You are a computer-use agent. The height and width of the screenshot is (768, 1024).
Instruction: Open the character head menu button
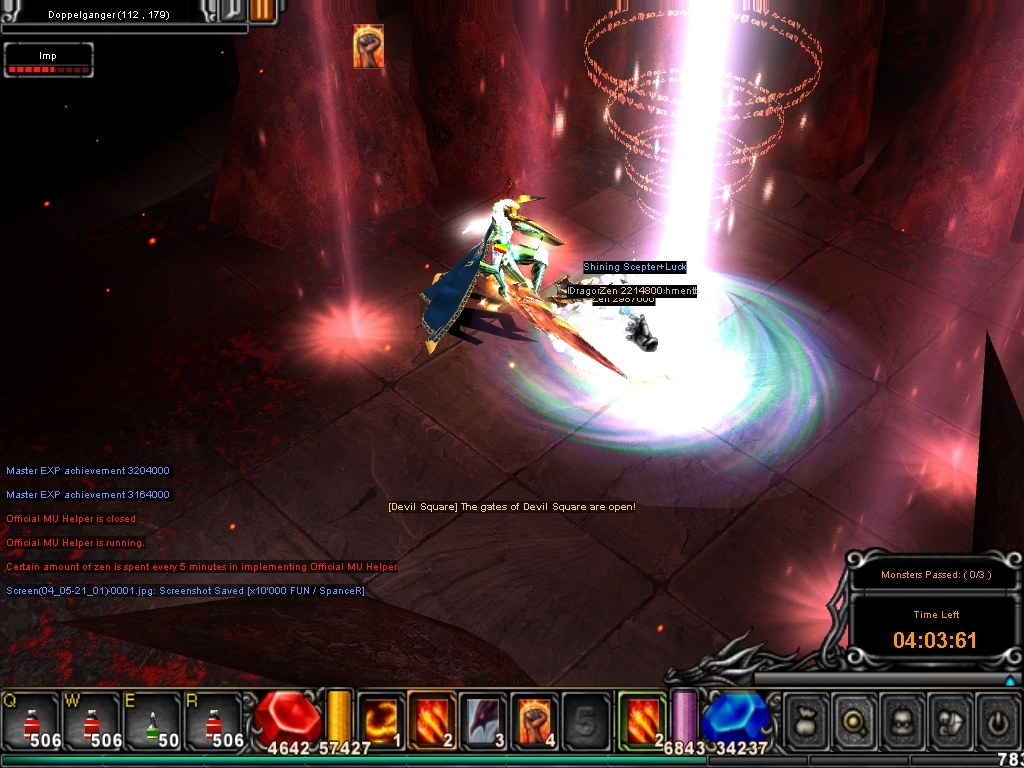(903, 721)
